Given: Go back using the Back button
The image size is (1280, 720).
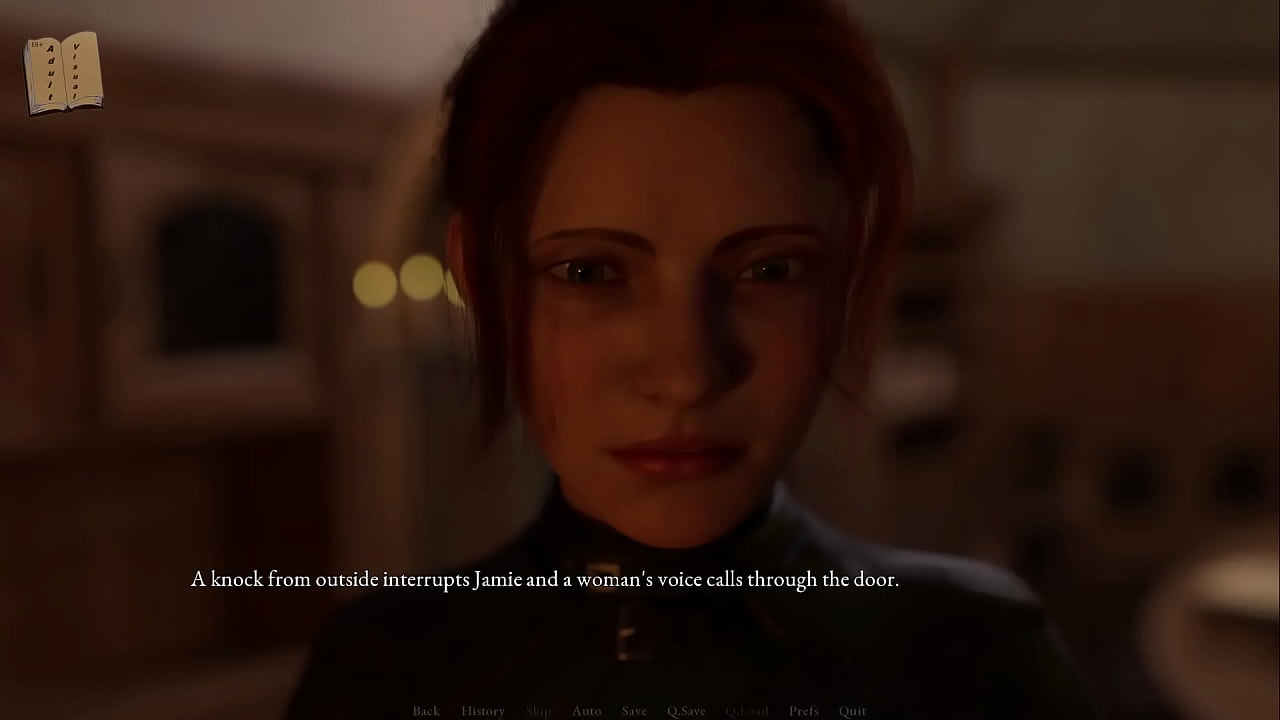Looking at the screenshot, I should [x=426, y=711].
